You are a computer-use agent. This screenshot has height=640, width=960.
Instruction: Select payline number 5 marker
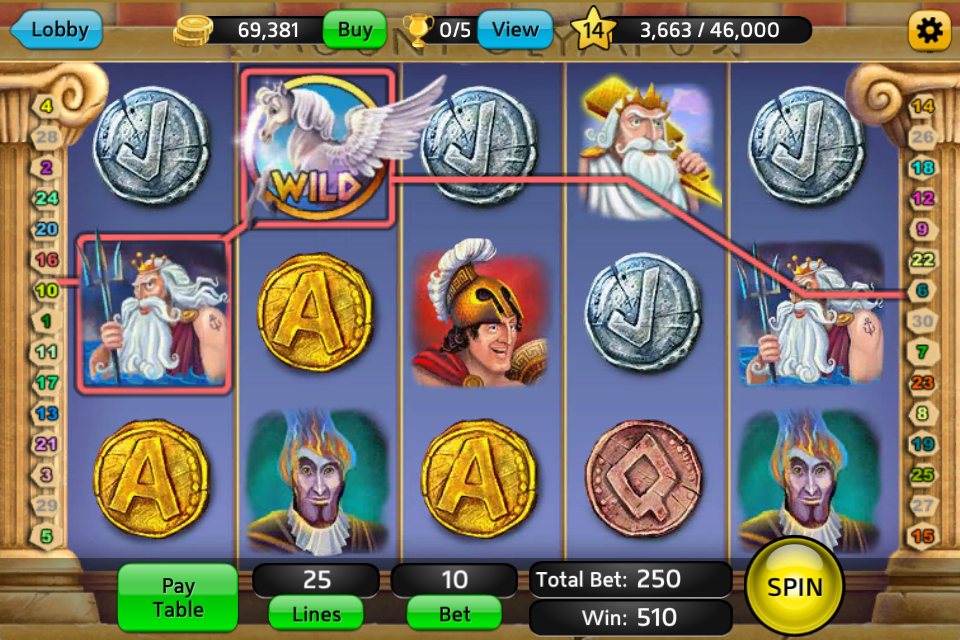pyautogui.click(x=46, y=537)
